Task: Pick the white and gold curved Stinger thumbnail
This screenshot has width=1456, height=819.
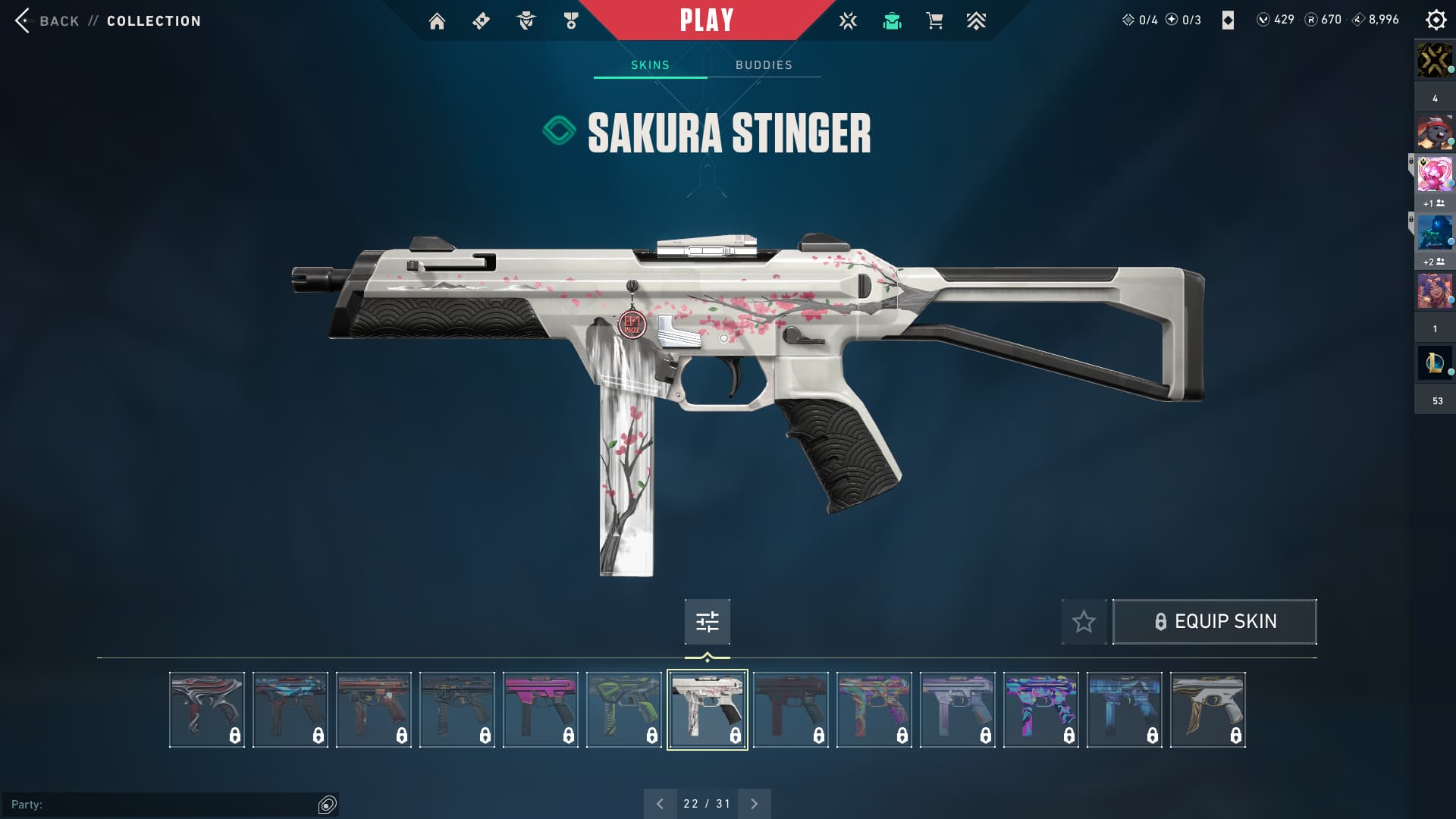Action: (x=1208, y=710)
